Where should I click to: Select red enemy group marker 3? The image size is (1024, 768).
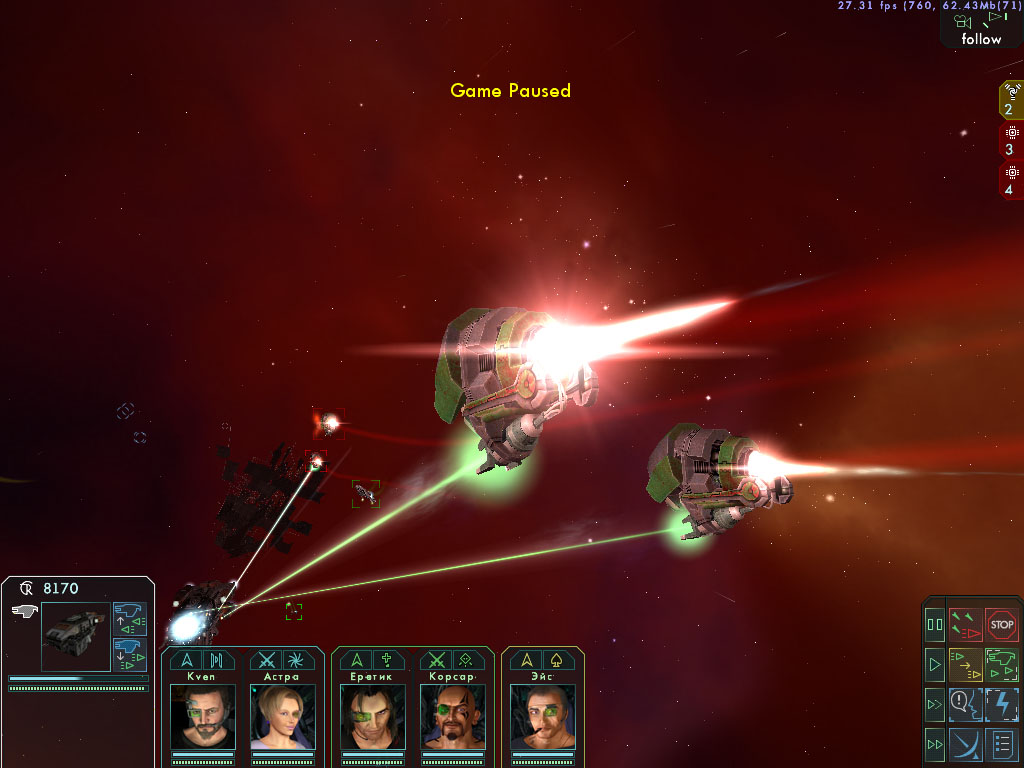pos(1011,140)
